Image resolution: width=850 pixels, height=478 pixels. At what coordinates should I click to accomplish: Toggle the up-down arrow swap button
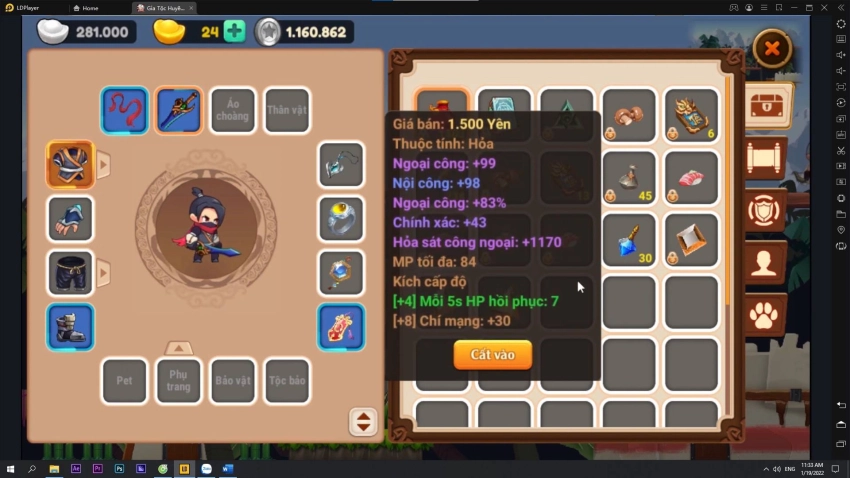363,422
